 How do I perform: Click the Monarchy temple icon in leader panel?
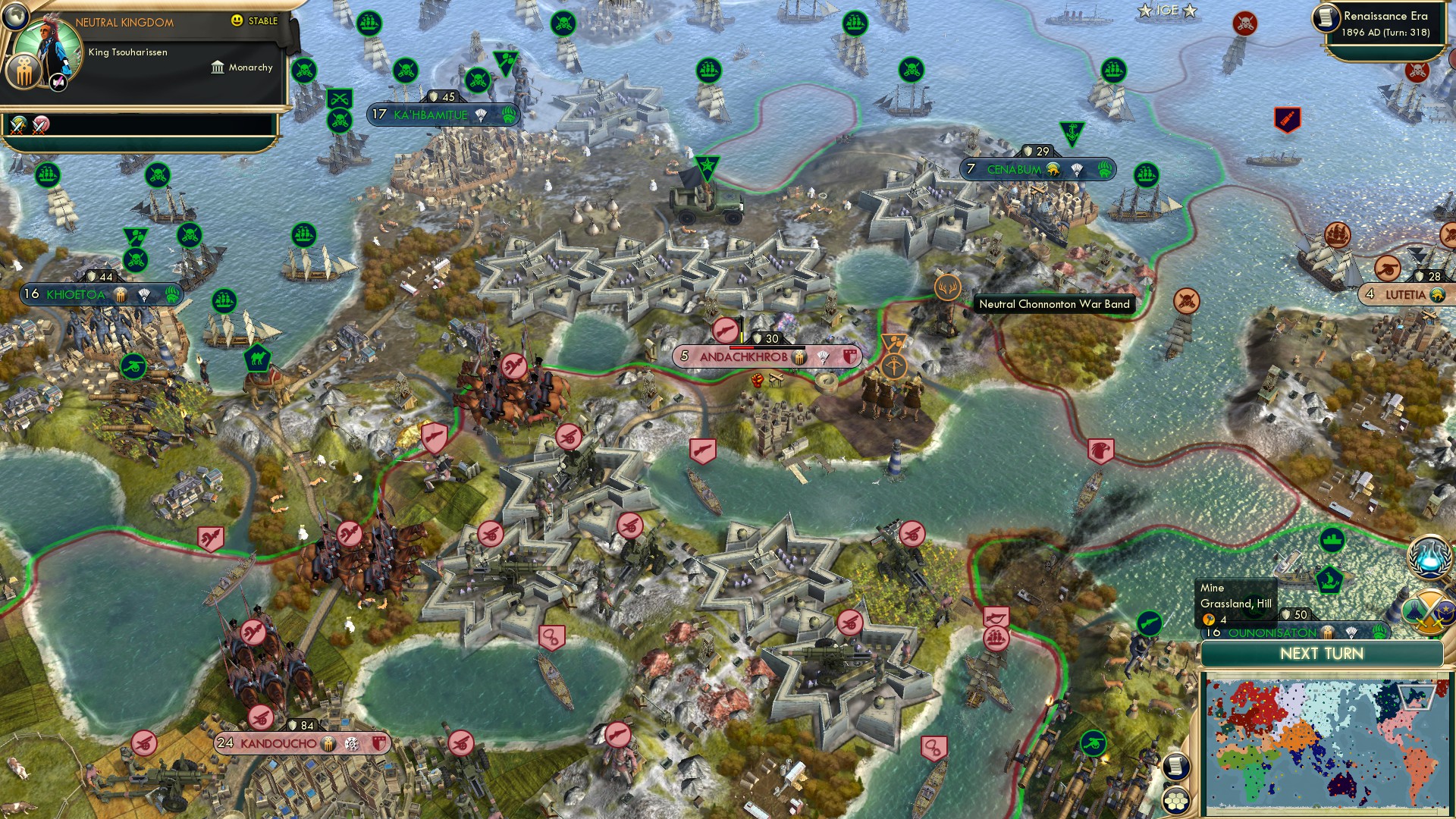coord(218,68)
